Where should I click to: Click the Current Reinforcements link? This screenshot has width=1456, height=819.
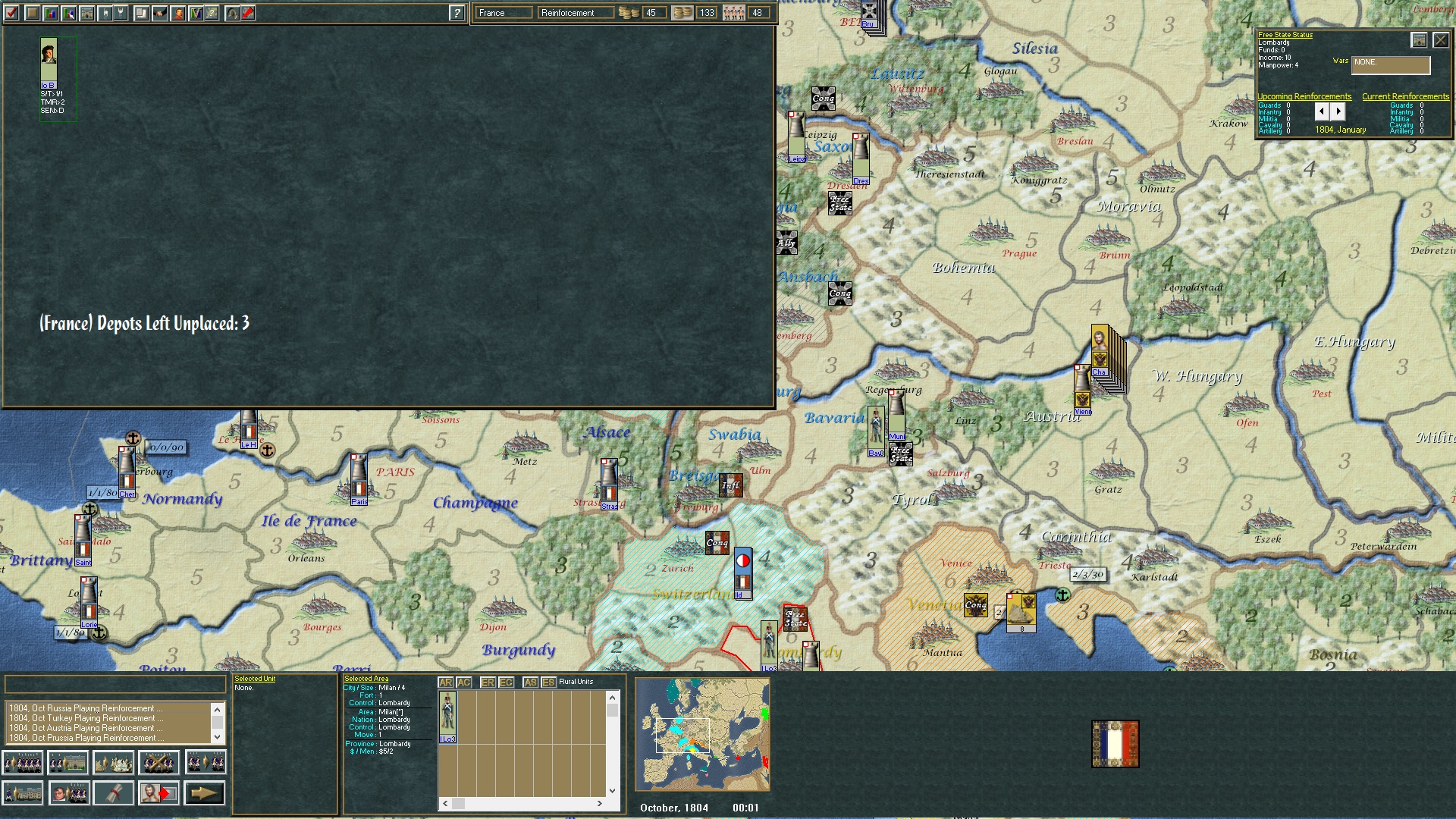(x=1407, y=96)
